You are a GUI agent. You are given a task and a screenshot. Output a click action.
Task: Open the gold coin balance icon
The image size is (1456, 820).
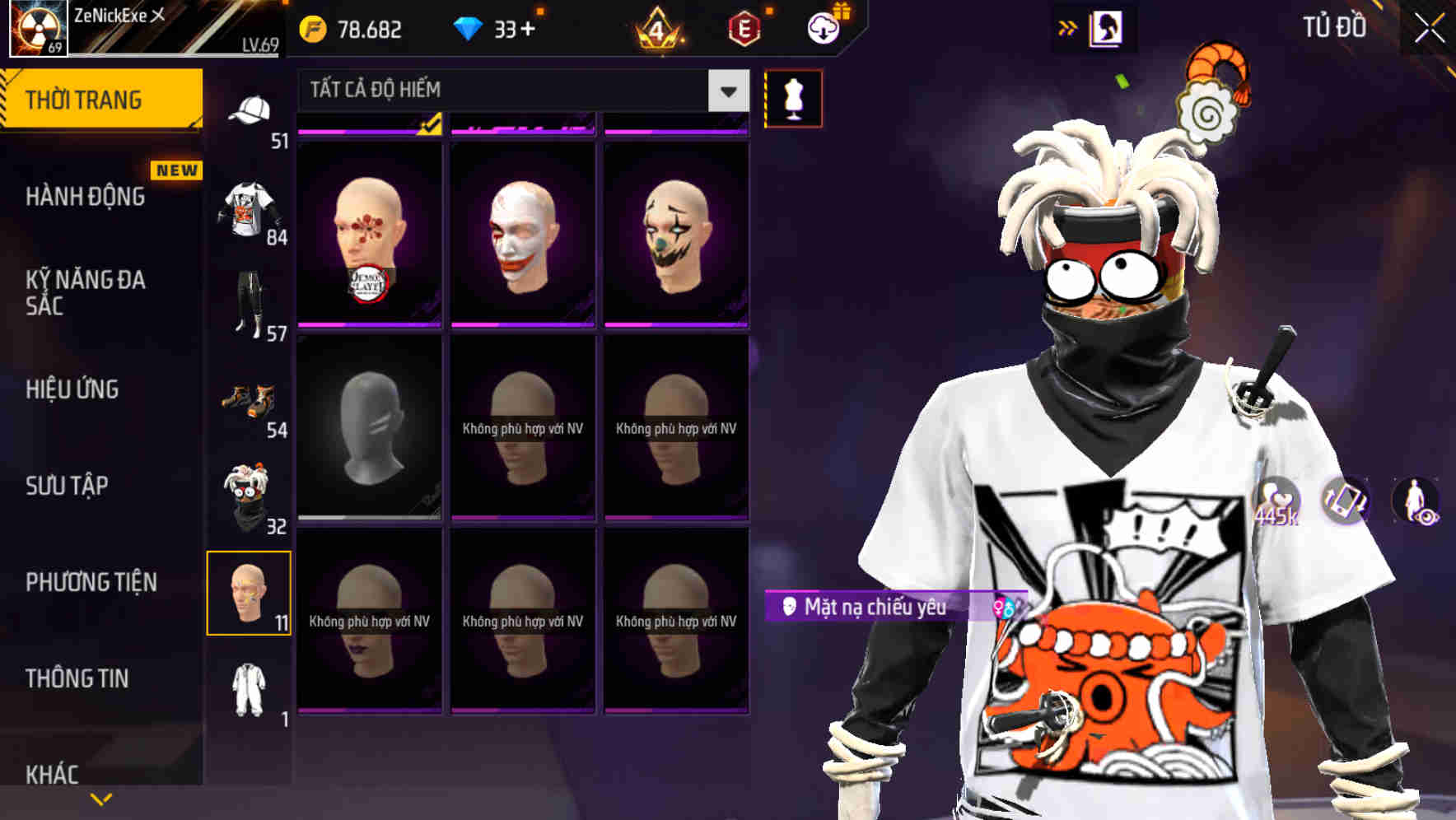pos(311,28)
